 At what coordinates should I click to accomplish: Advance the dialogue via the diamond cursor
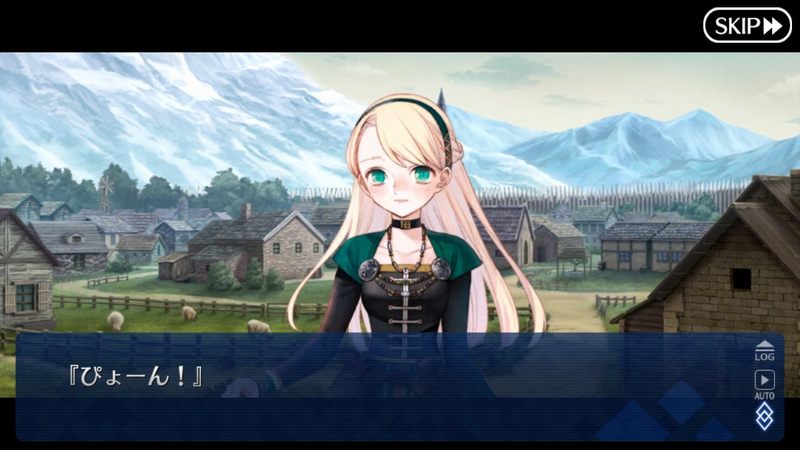coord(764,417)
